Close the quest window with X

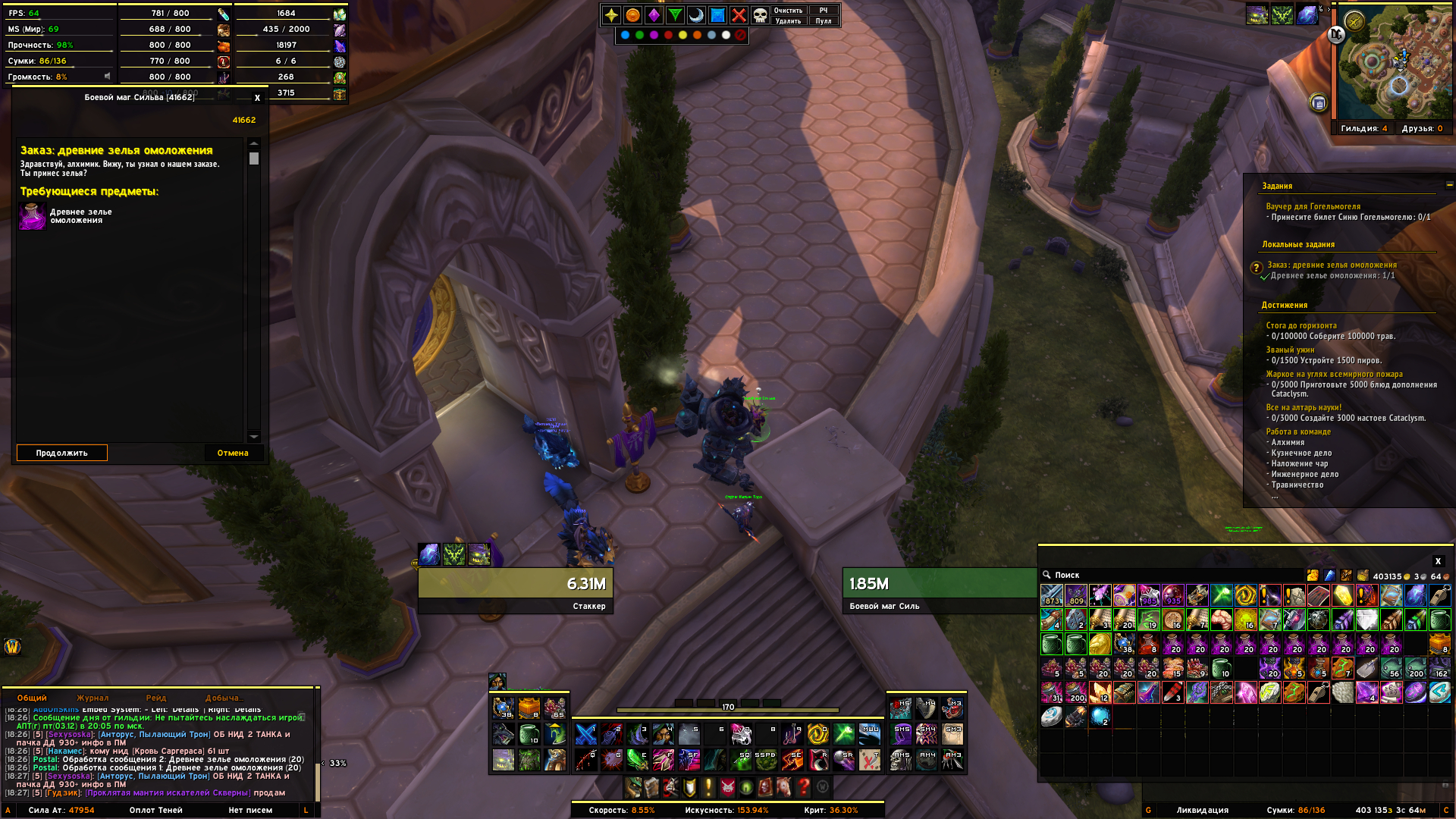[x=257, y=98]
